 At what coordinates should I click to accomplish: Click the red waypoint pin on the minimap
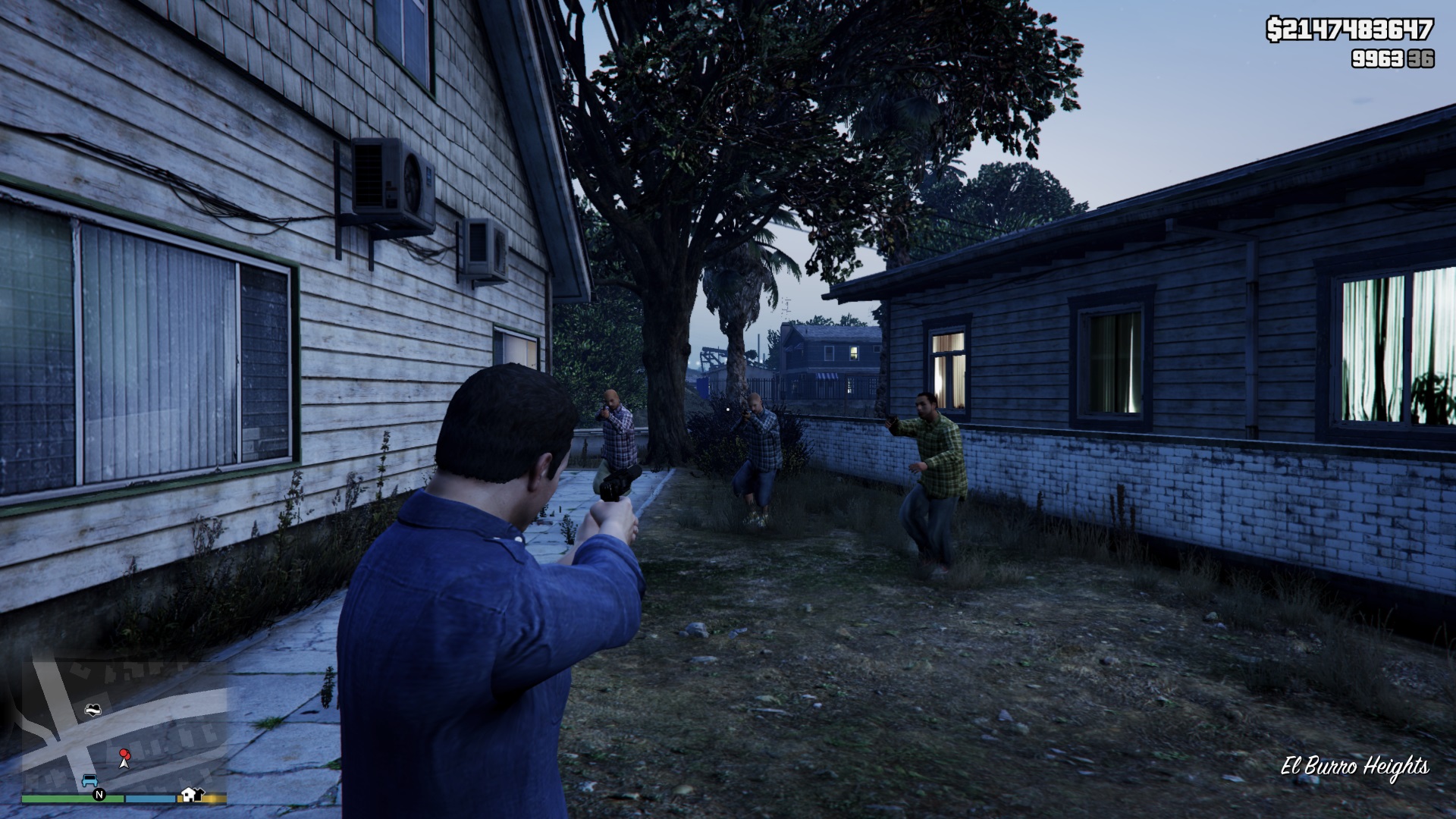tap(125, 755)
